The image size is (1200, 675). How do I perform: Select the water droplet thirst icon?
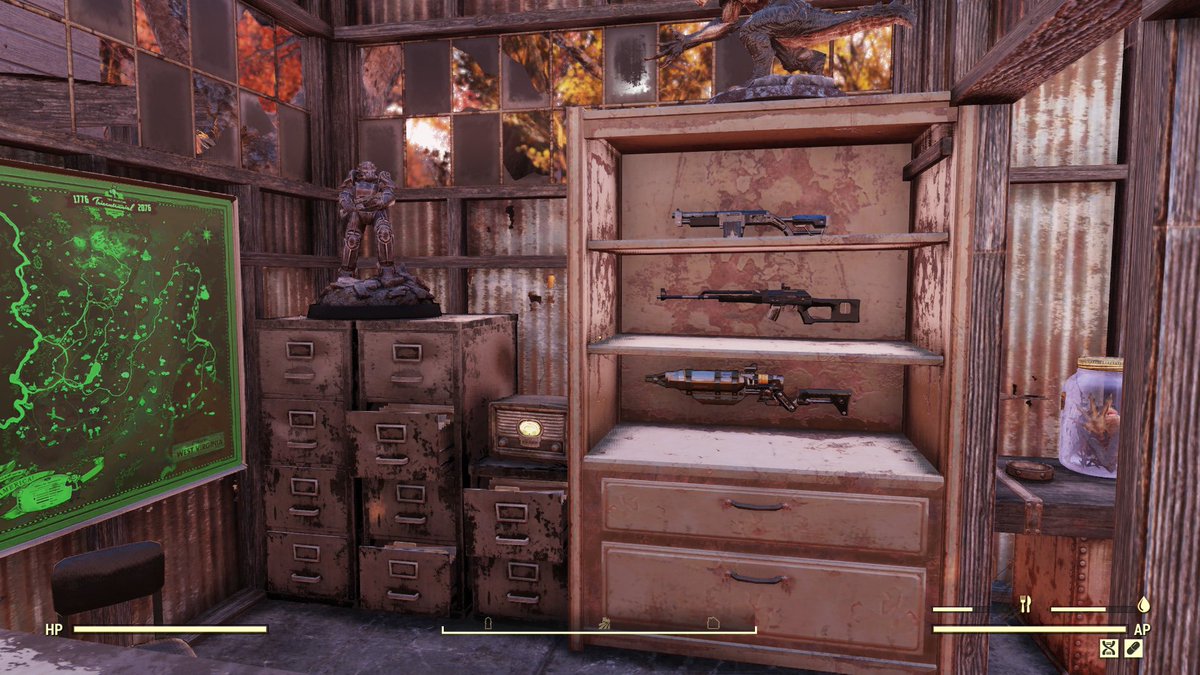1143,605
